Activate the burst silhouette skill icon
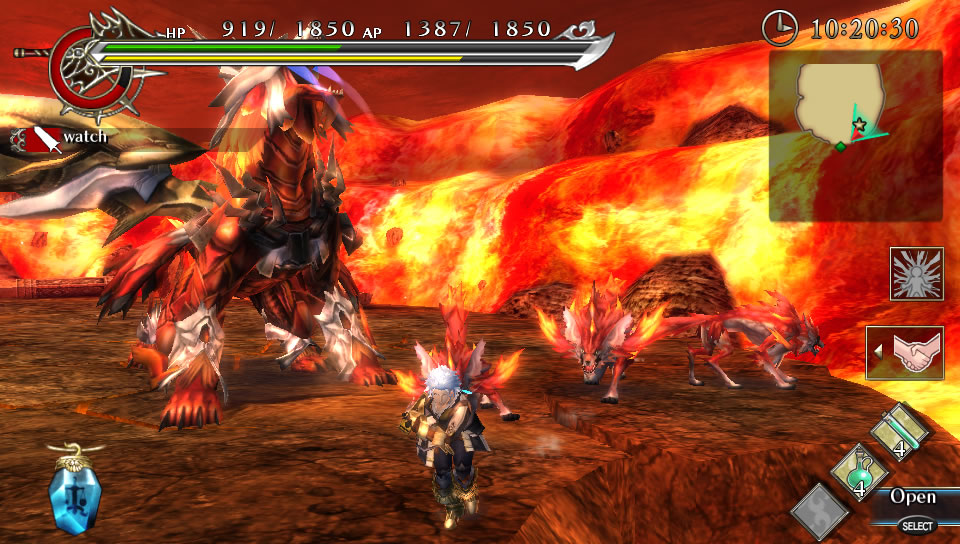Image resolution: width=960 pixels, height=544 pixels. (916, 274)
